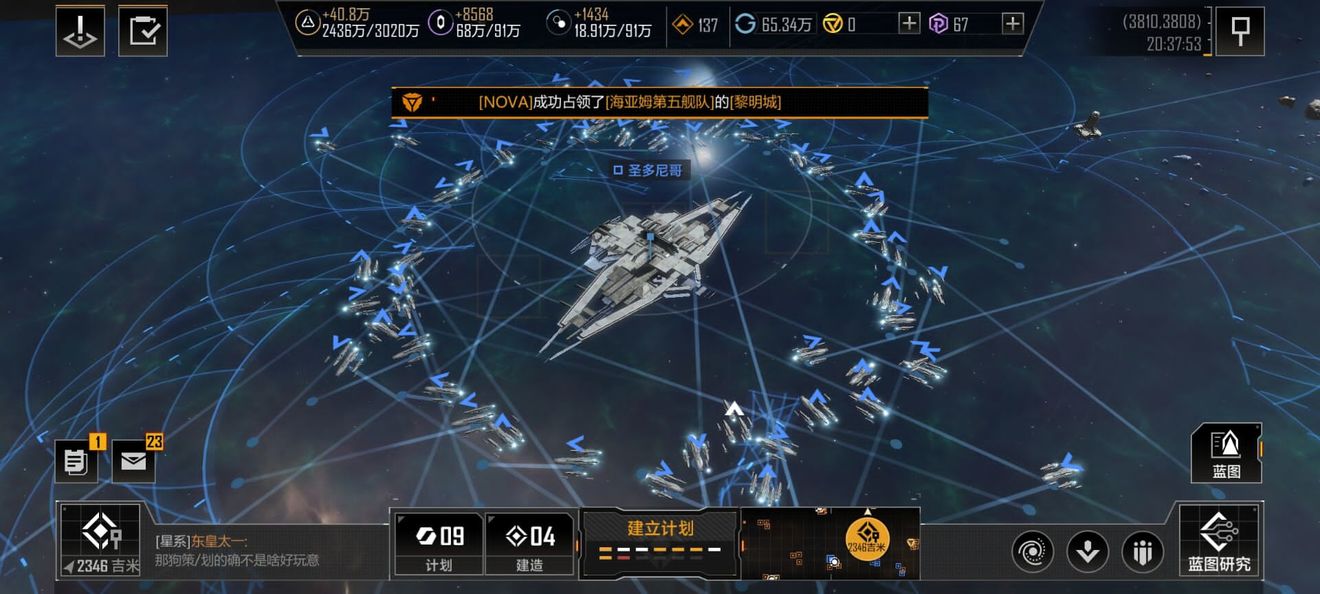Click the NOVA capture notification banner
This screenshot has height=594, width=1320.
(660, 102)
